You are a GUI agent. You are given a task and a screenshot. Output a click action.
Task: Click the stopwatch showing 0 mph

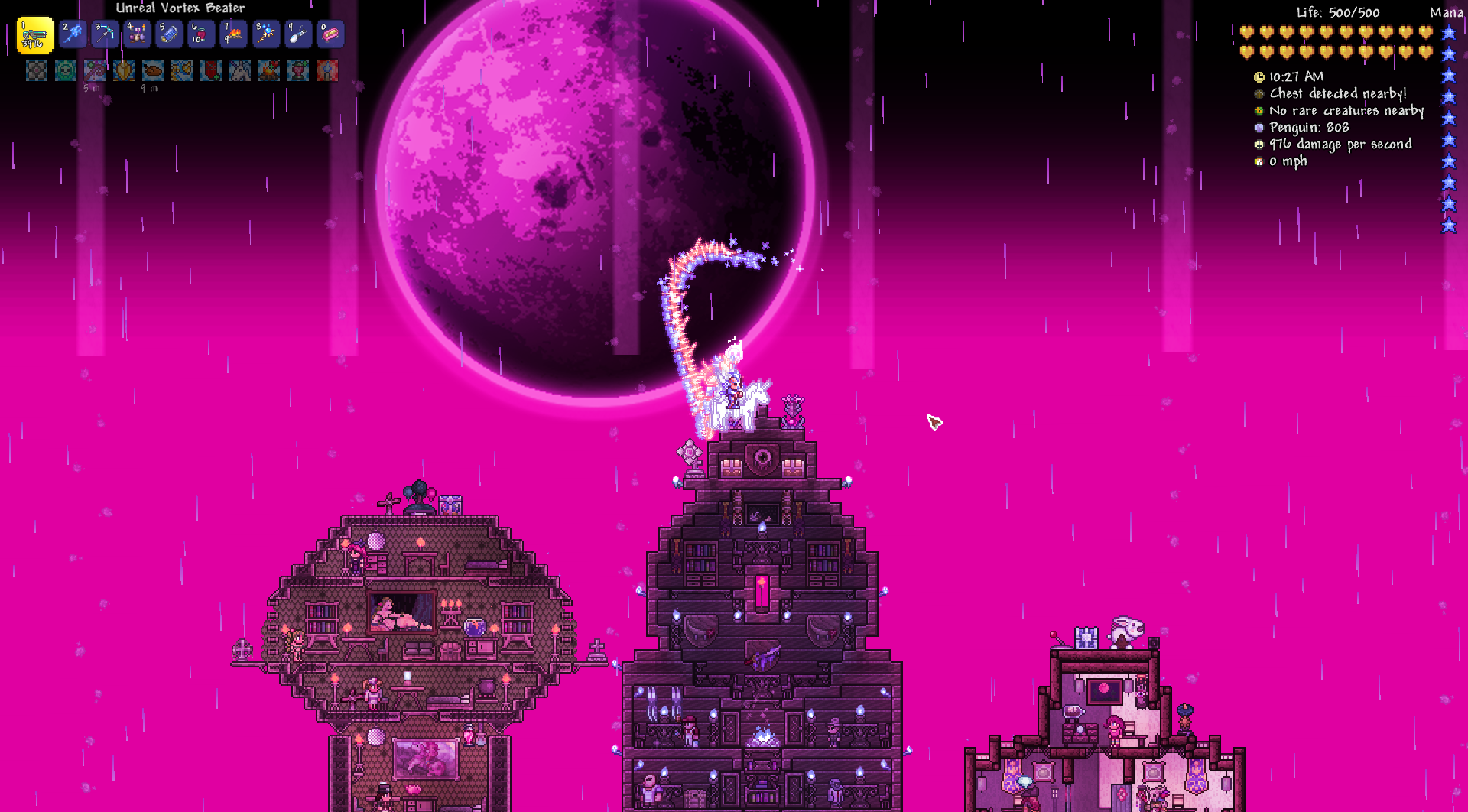coord(1259,161)
